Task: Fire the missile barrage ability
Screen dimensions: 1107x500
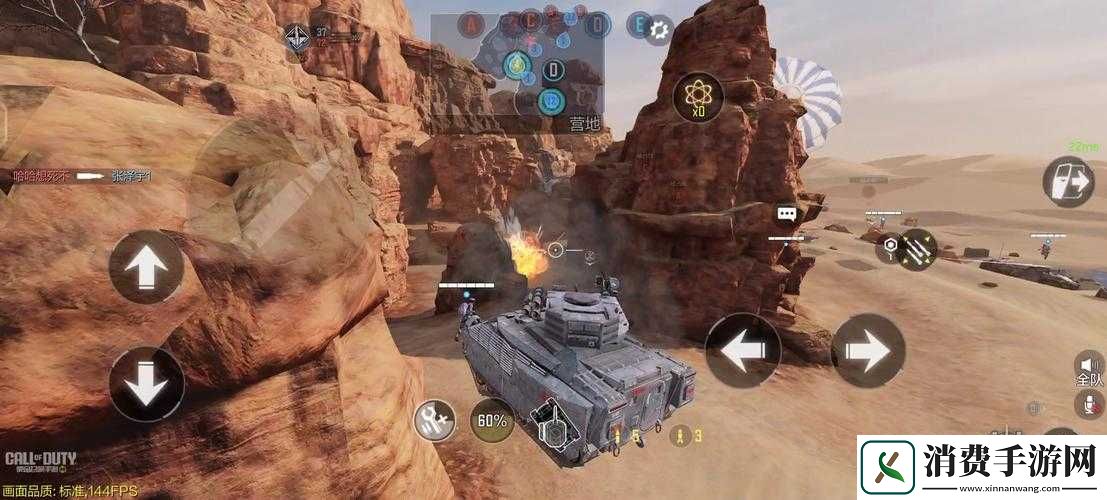Action: [918, 249]
